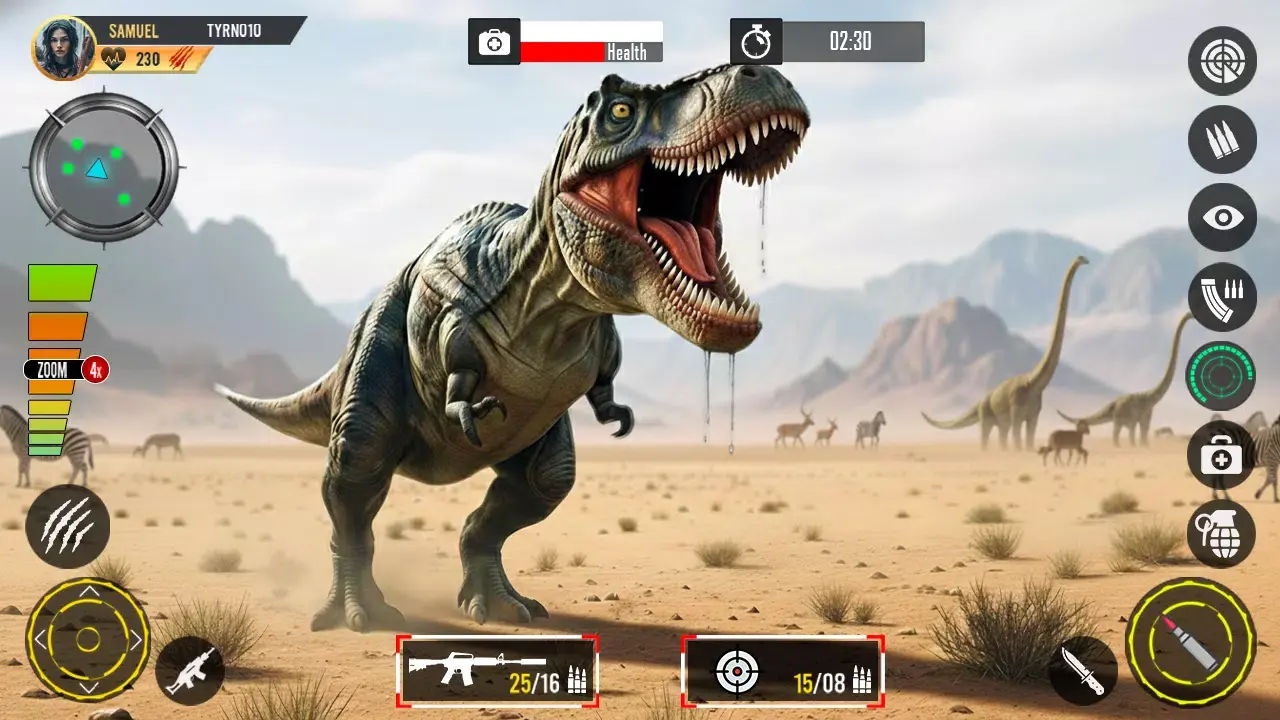Throw a grenade using the grenade icon
The image size is (1280, 720).
1221,536
